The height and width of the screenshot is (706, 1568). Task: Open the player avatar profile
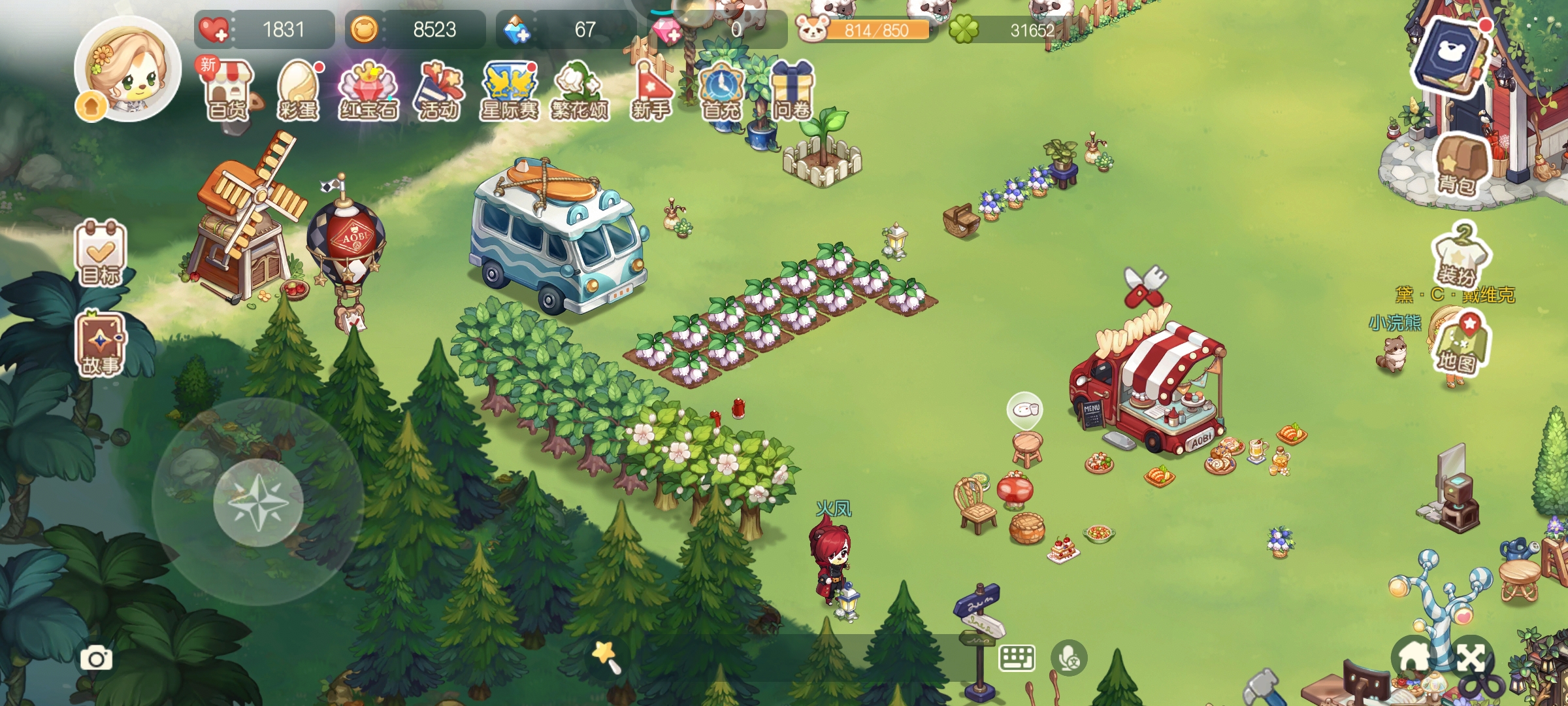click(127, 69)
